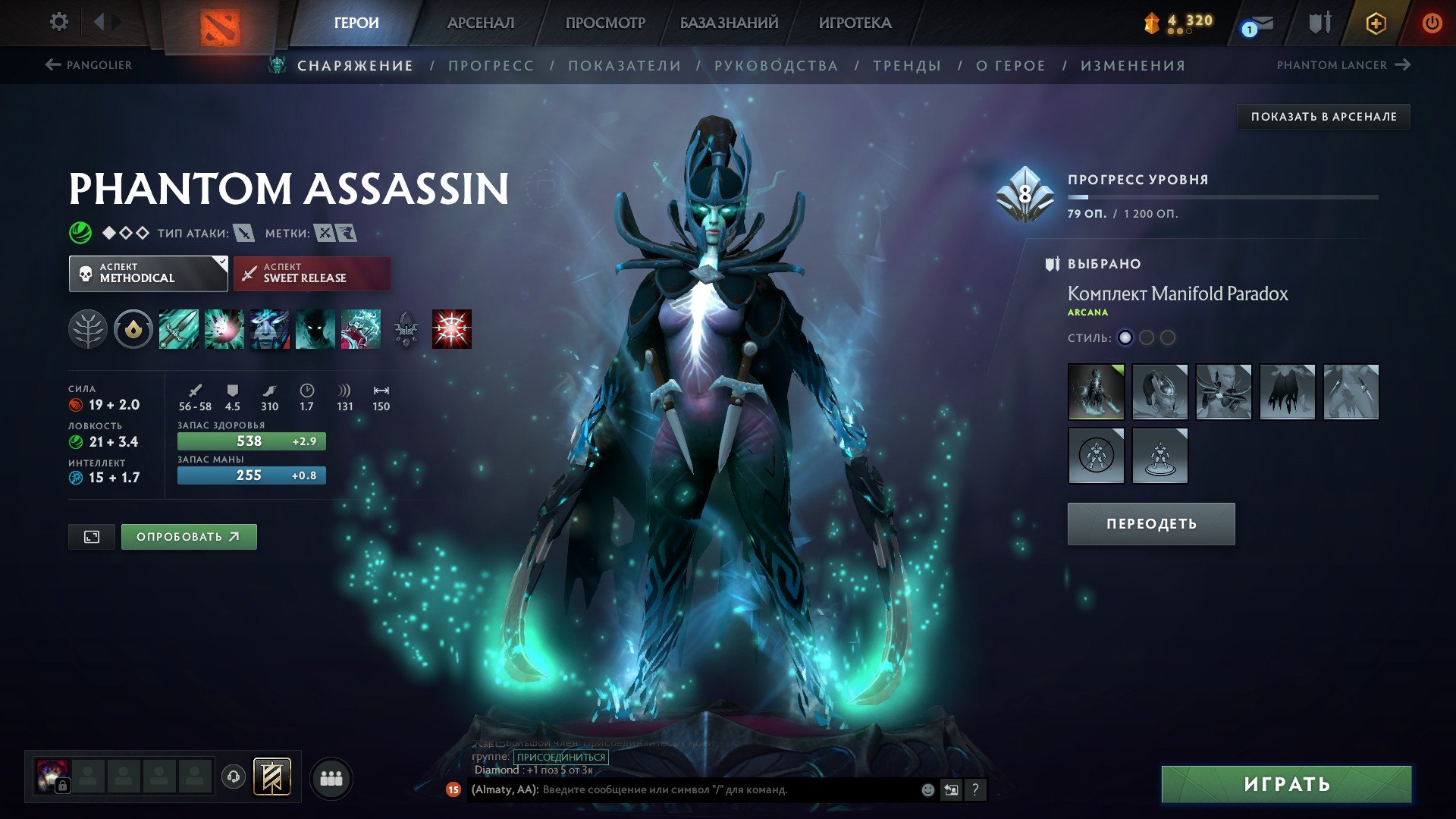Join the party via Присоединиться link
Viewport: 1456px width, 819px height.
pos(560,757)
